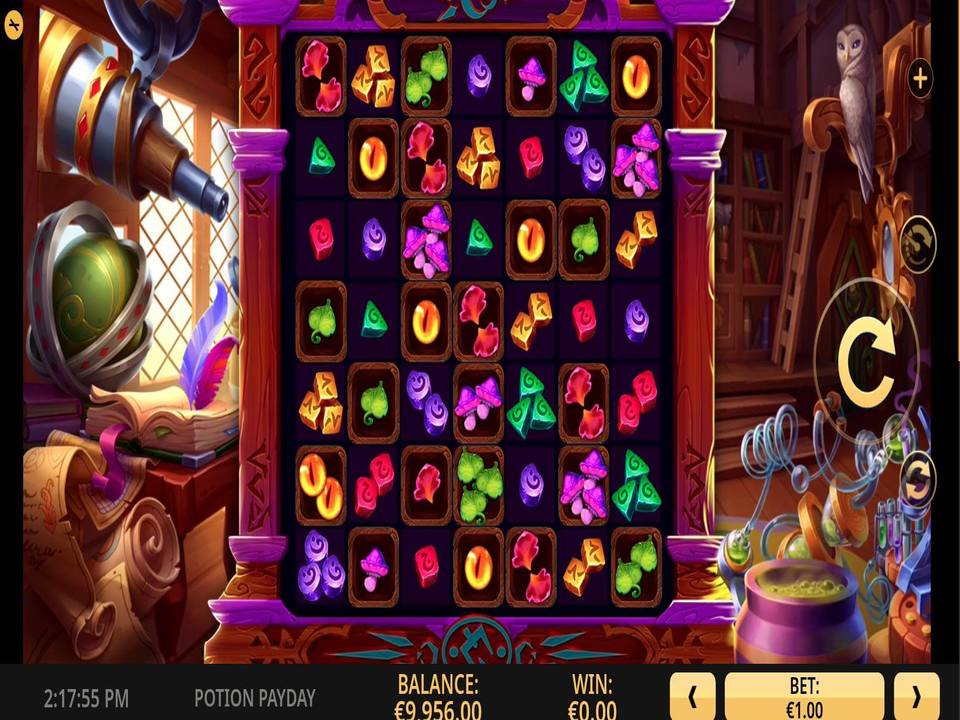The image size is (960, 720).
Task: Spin the reels with the large arrow button
Action: click(865, 358)
